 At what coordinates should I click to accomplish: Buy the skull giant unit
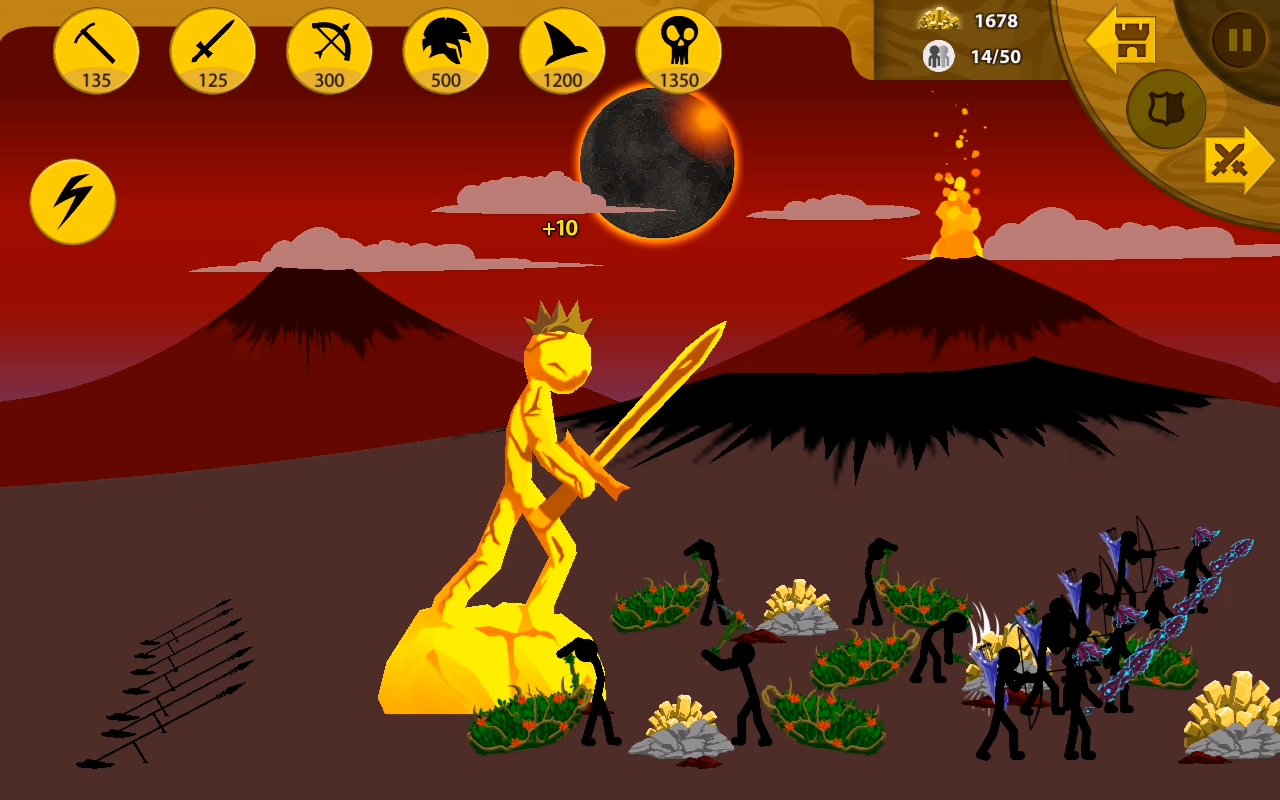[x=679, y=51]
